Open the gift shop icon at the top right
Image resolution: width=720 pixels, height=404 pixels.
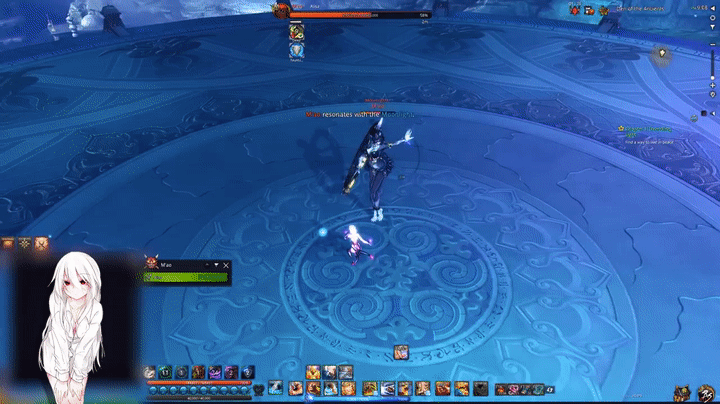pos(589,10)
